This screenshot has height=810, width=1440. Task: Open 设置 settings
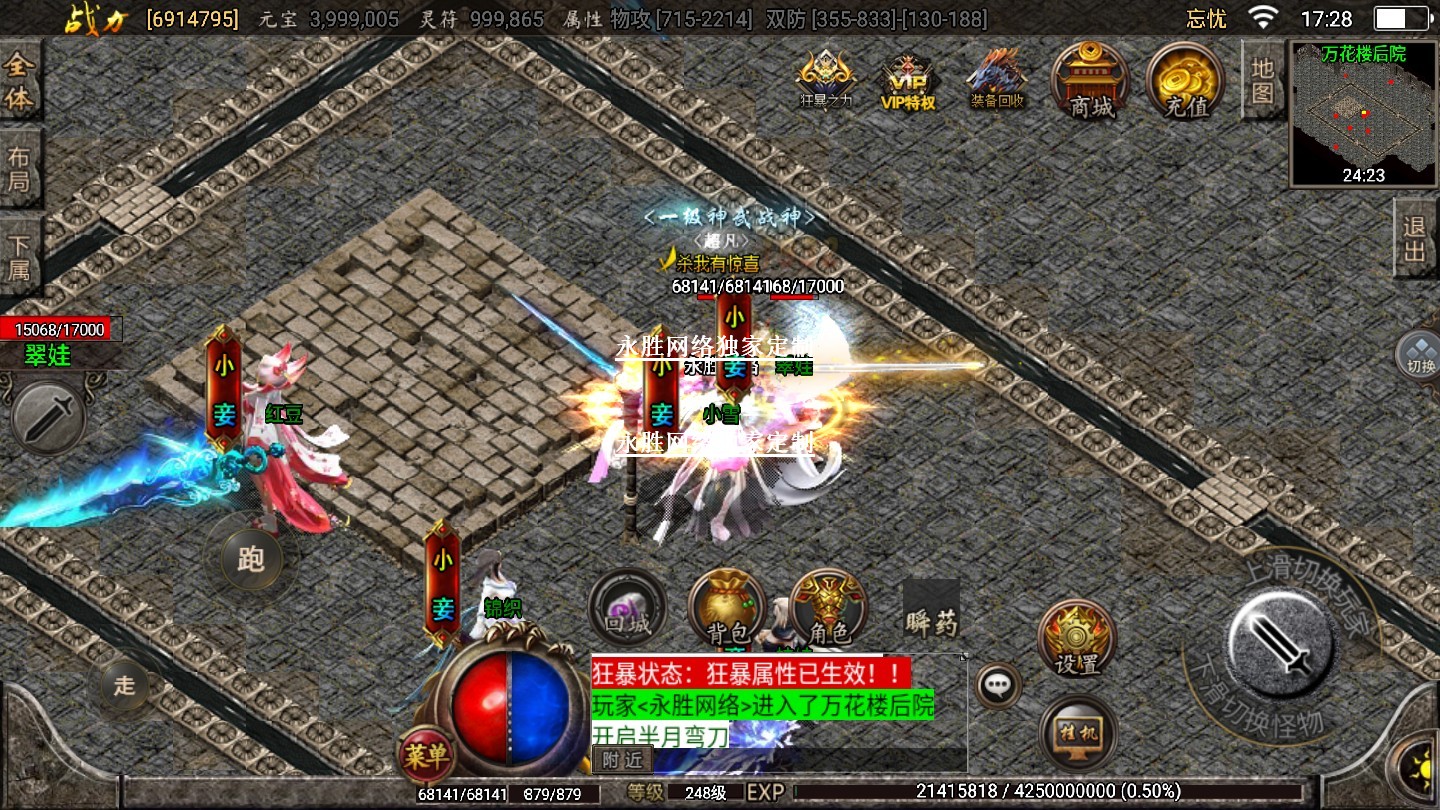1077,640
